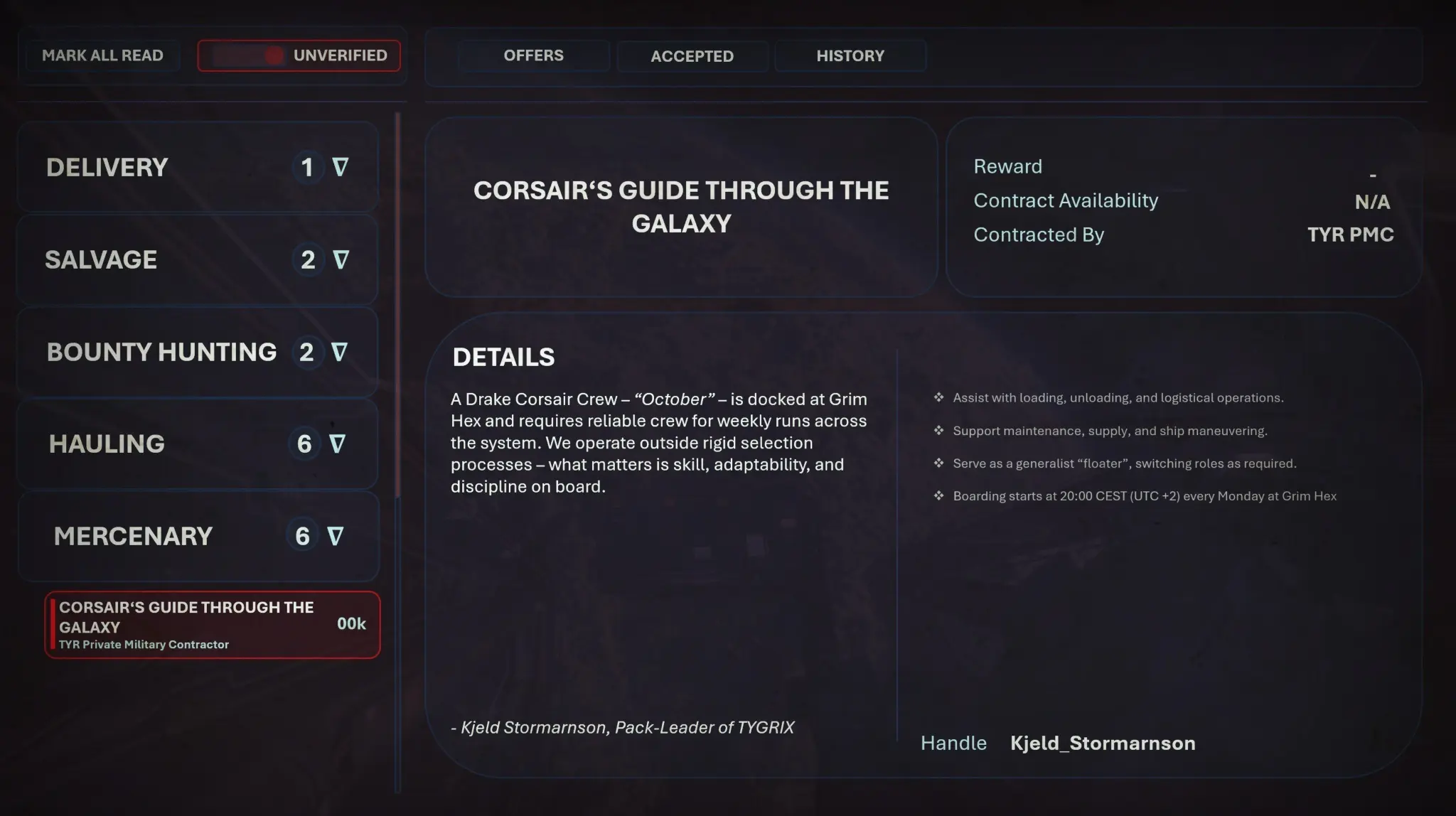The image size is (1456, 816).
Task: Collapse the Mercenary category
Action: [x=197, y=536]
